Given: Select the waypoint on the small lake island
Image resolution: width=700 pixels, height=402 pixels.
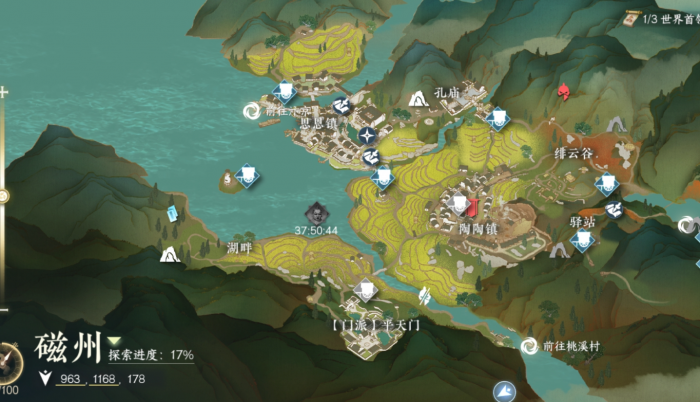Looking at the screenshot, I should coord(245,177).
